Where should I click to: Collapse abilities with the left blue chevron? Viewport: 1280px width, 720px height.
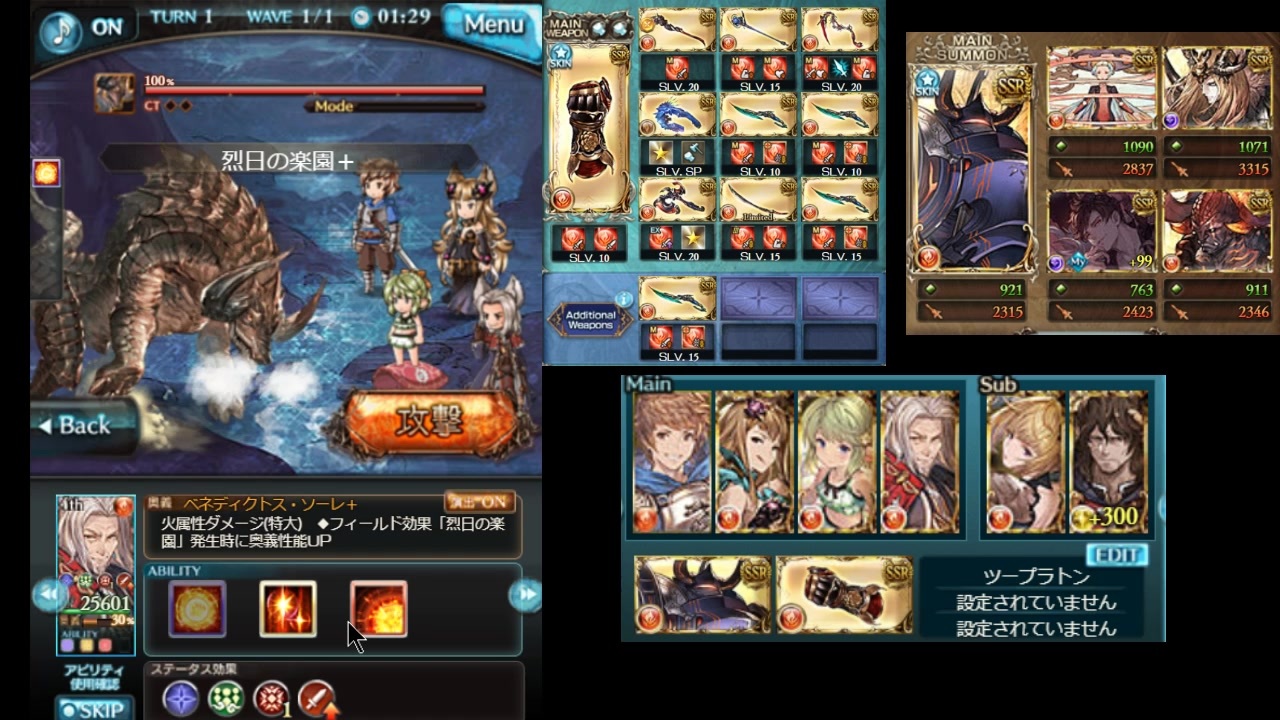[48, 594]
